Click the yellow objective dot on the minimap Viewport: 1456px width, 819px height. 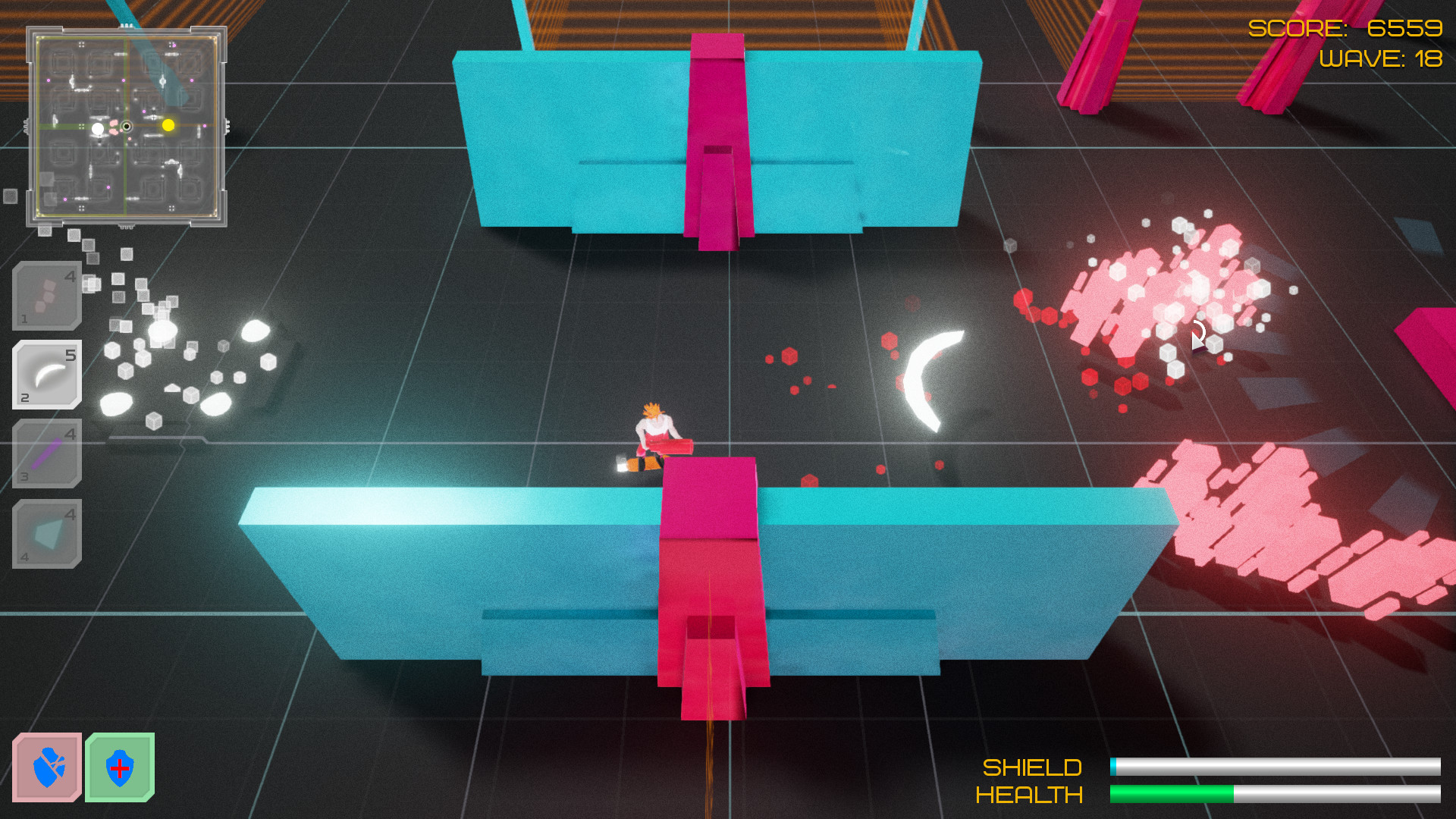(168, 127)
